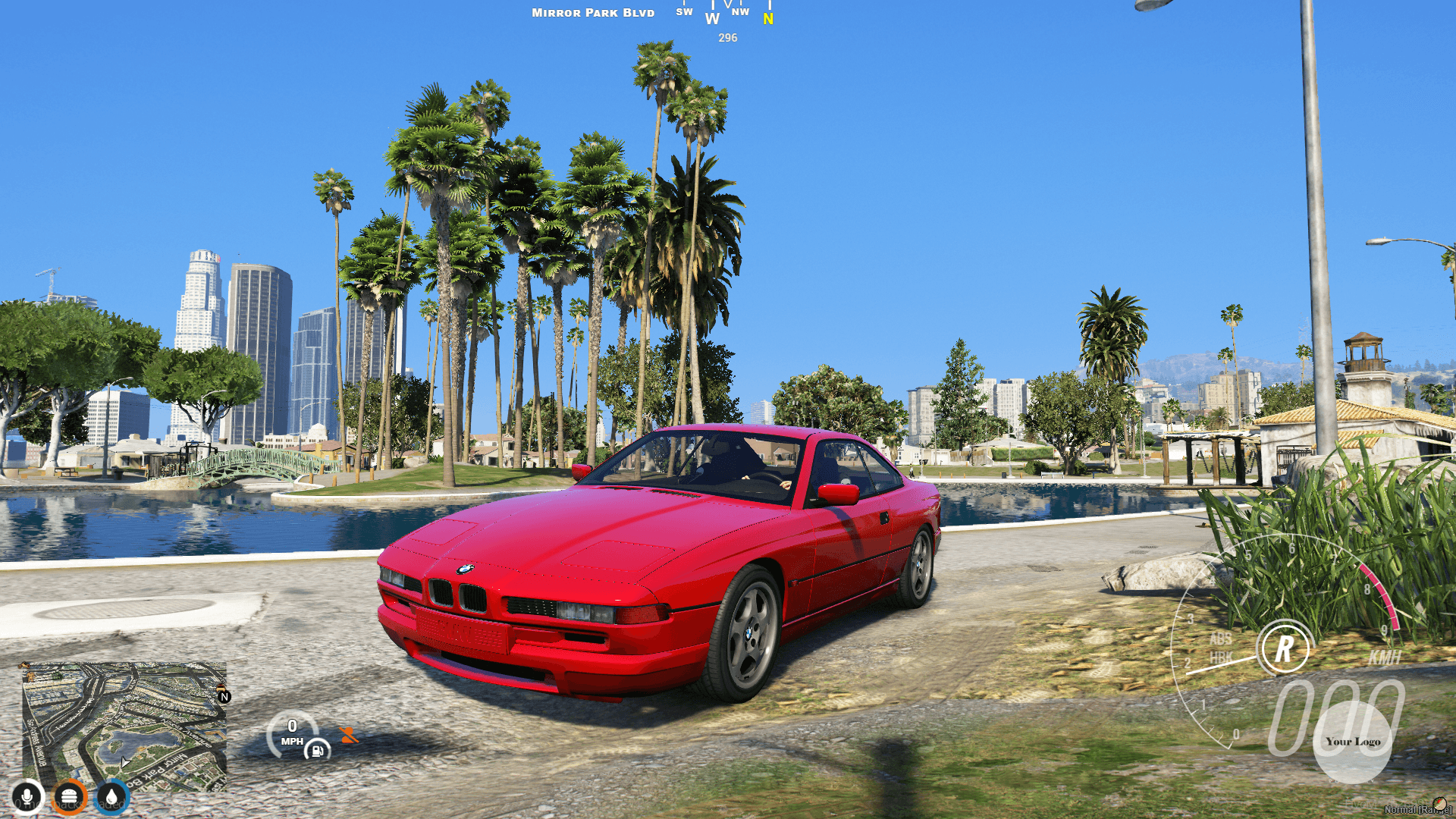Click the Your Logo watermark circle
This screenshot has width=1456, height=819.
1354,742
